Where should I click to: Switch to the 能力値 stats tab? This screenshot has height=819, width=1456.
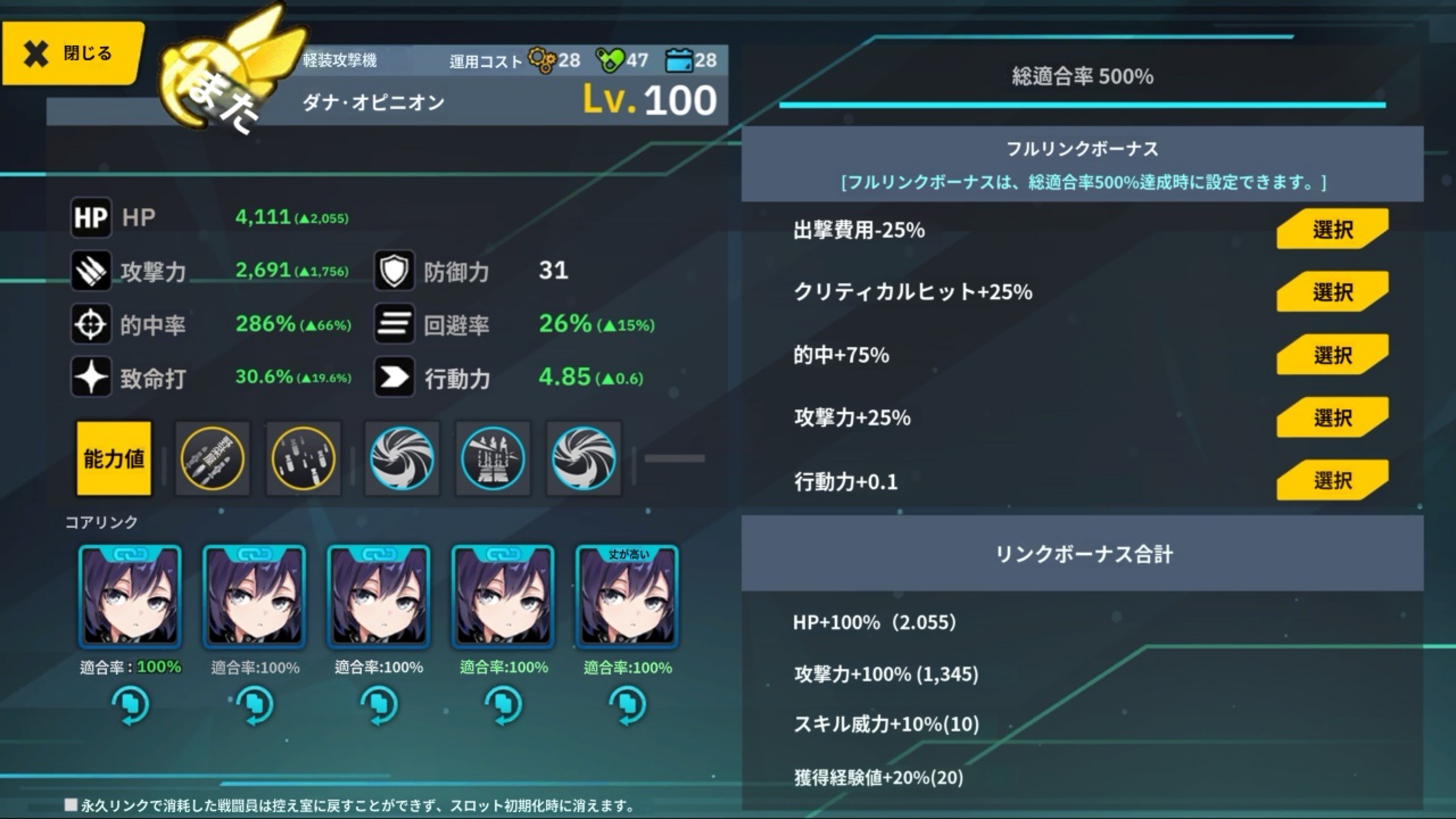tap(114, 458)
